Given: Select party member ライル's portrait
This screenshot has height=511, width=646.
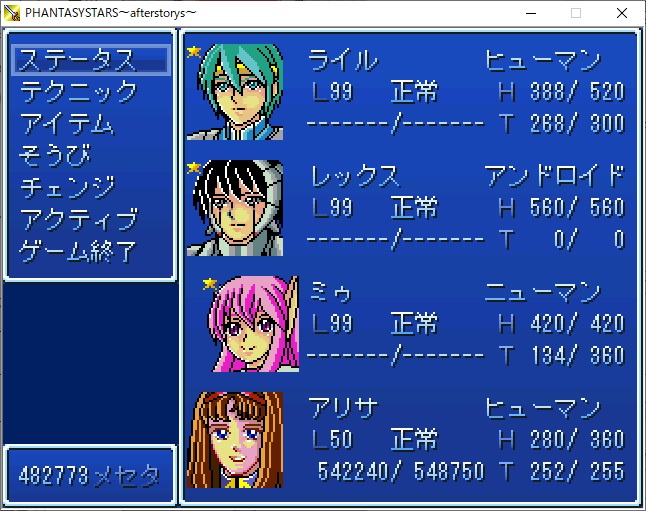Looking at the screenshot, I should tap(234, 92).
